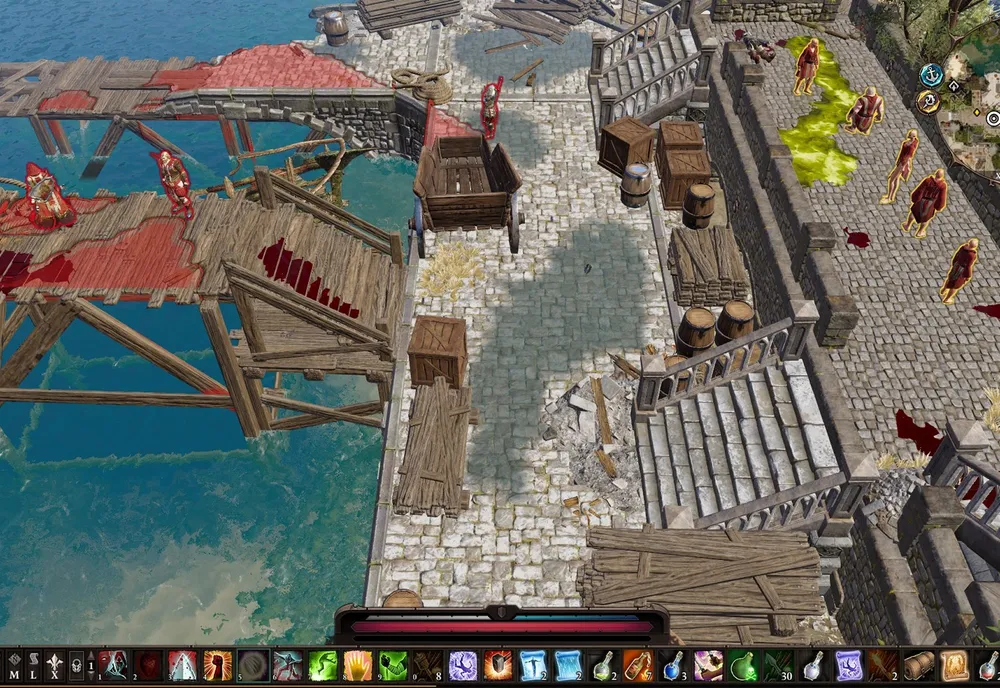This screenshot has height=688, width=1000.
Task: Use the green flexing arm skill
Action: point(393,665)
